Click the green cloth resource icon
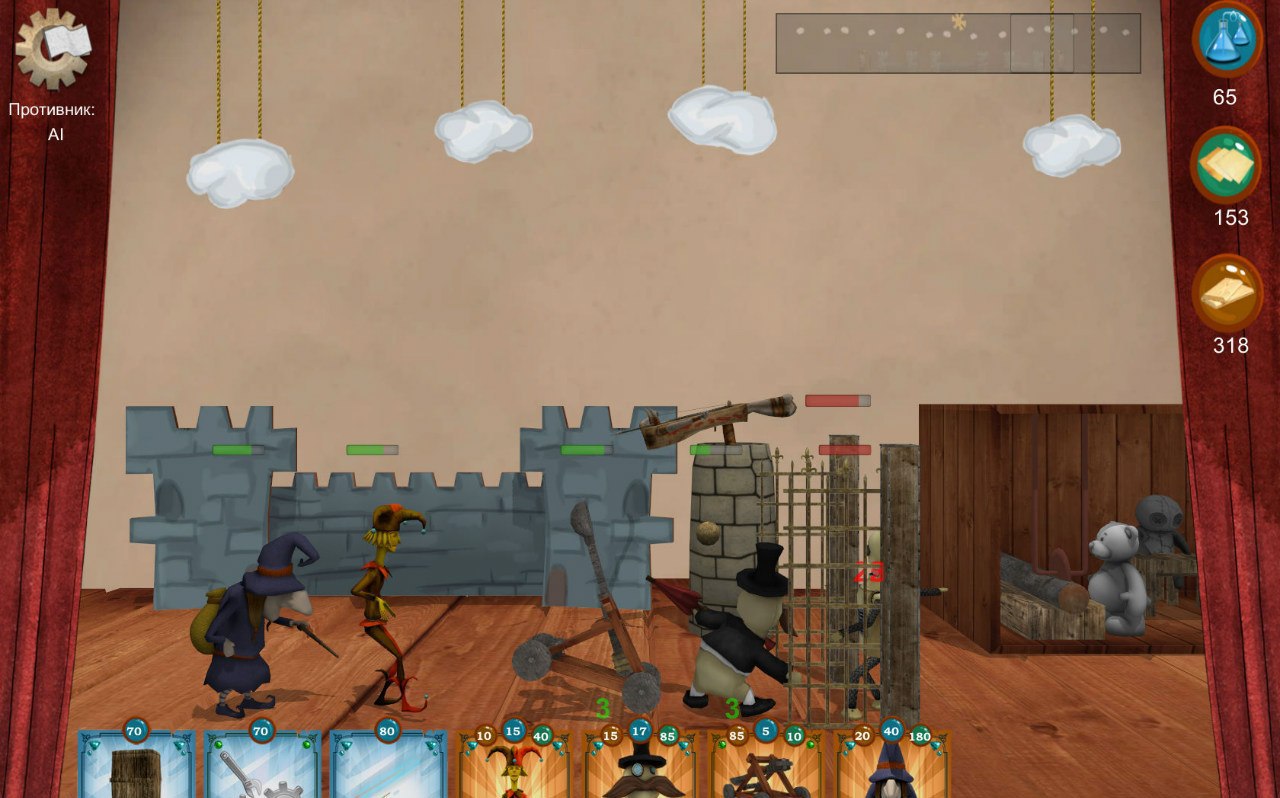Screen dimensions: 1280x798 [1225, 165]
